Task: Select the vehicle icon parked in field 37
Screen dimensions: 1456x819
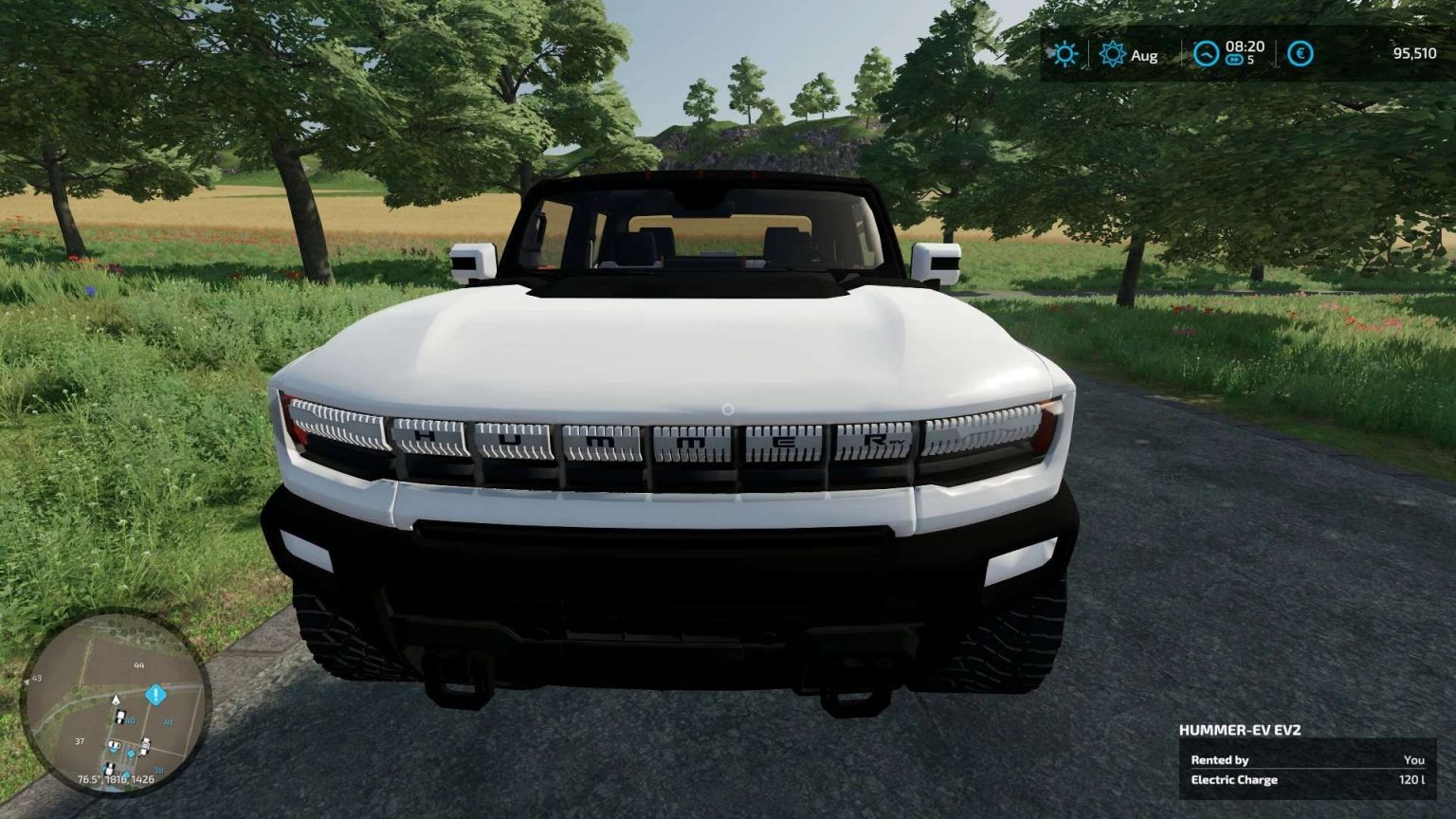Action: (x=114, y=744)
